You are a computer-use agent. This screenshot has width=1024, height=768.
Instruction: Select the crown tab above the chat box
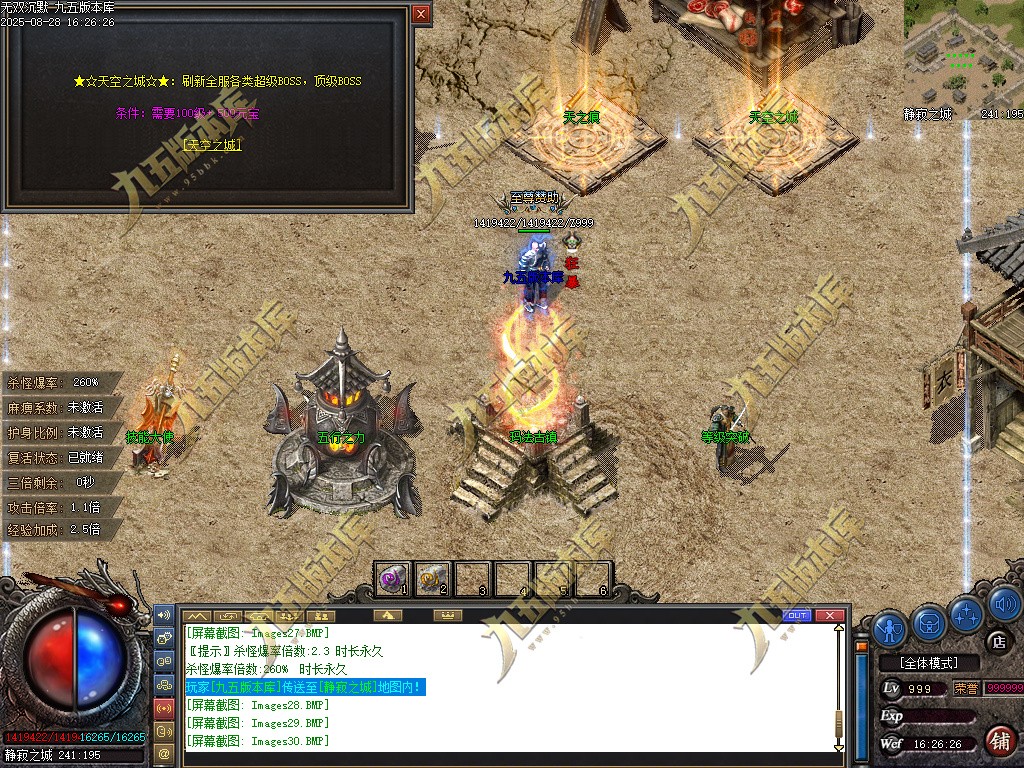(x=447, y=615)
